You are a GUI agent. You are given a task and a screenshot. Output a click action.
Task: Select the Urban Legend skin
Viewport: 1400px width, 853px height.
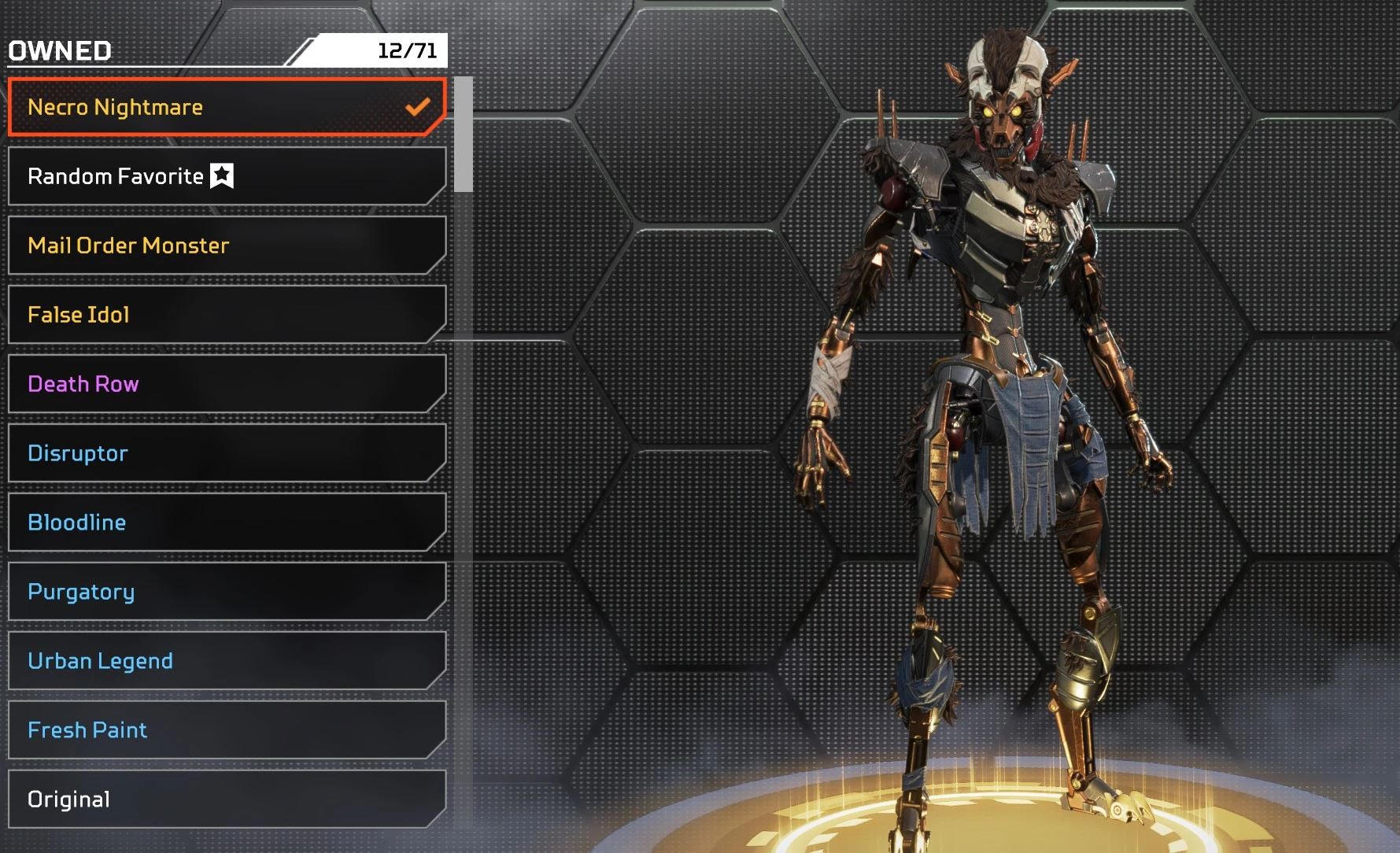tap(227, 661)
